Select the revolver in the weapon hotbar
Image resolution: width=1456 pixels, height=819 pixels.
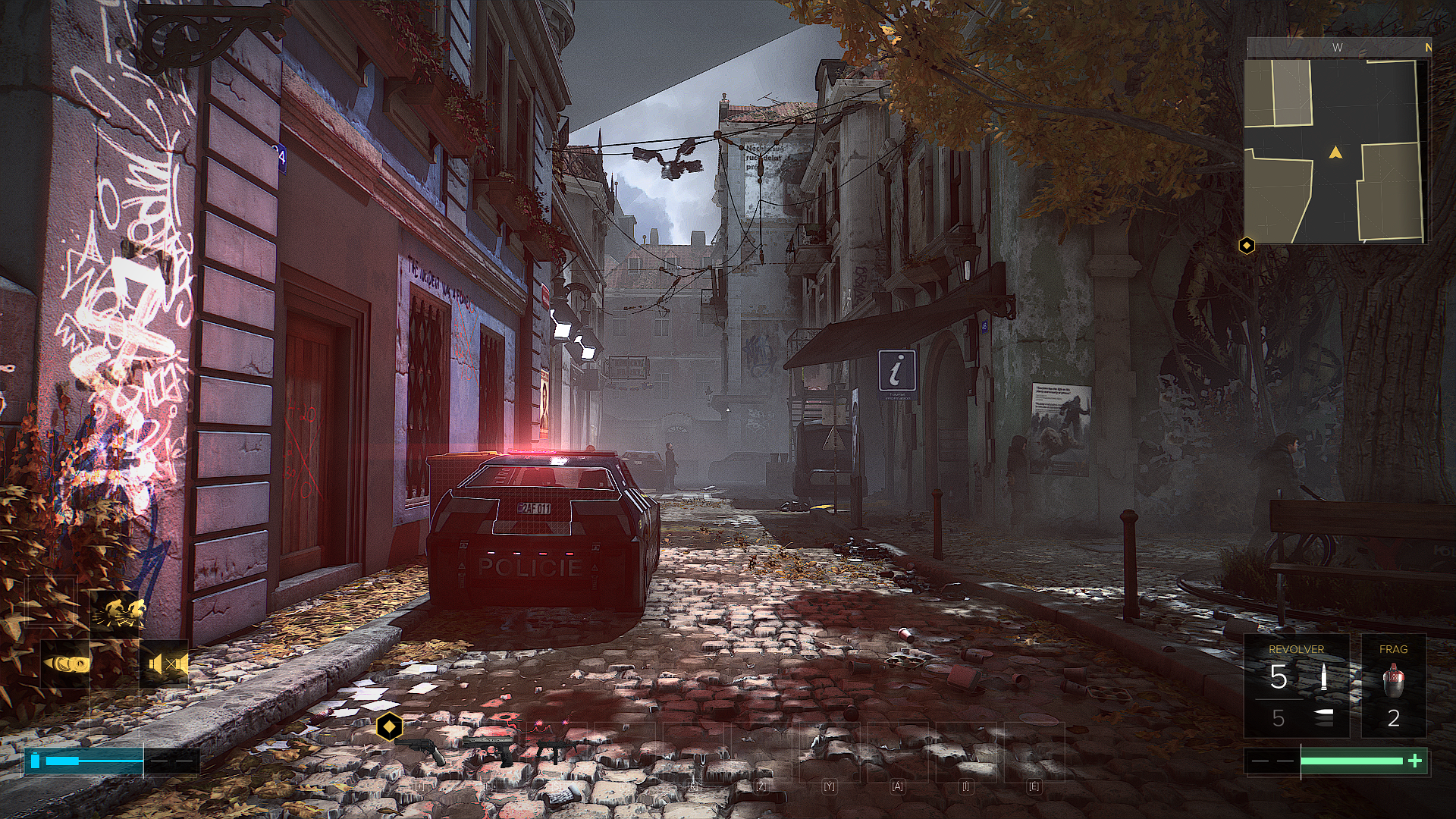click(423, 751)
